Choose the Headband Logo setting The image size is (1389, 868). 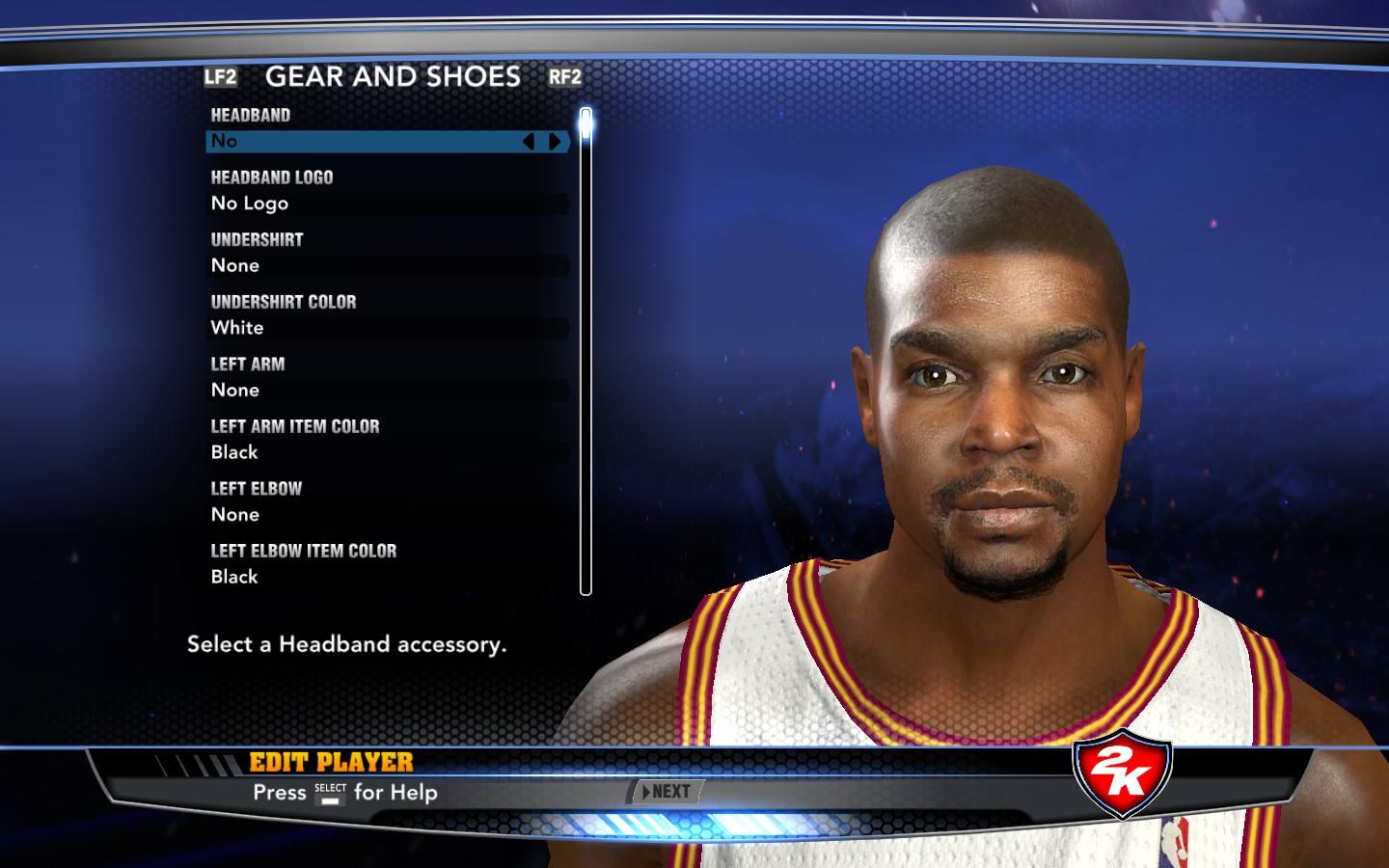pyautogui.click(x=388, y=203)
